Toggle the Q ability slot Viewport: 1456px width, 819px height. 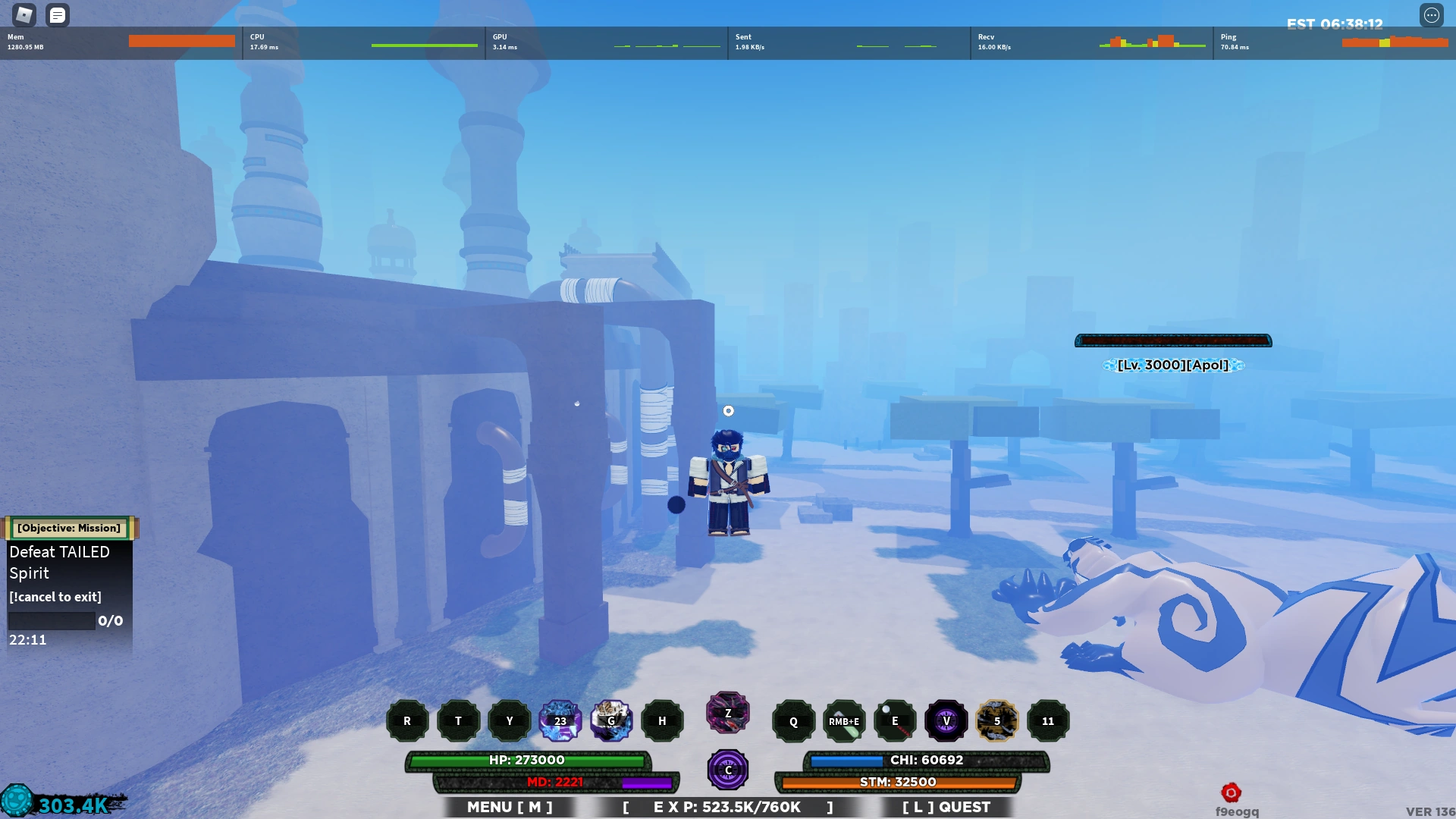pyautogui.click(x=793, y=720)
